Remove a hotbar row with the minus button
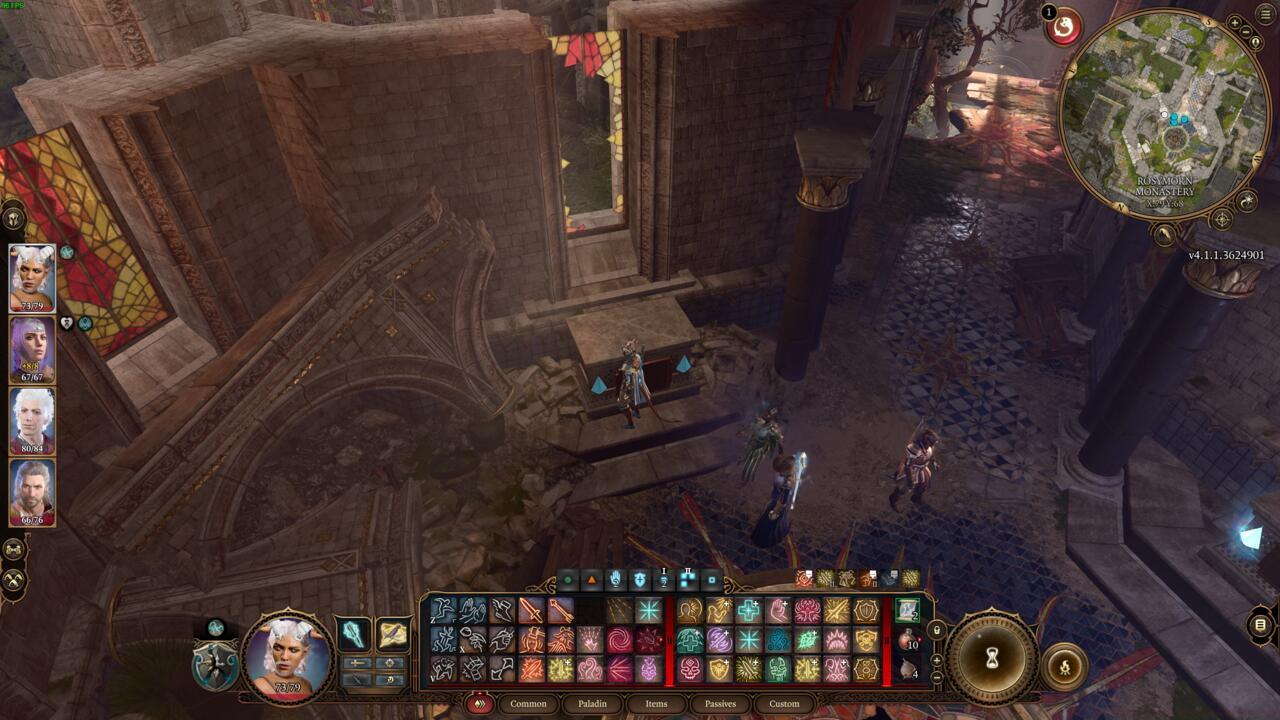This screenshot has width=1280, height=720. coord(936,677)
